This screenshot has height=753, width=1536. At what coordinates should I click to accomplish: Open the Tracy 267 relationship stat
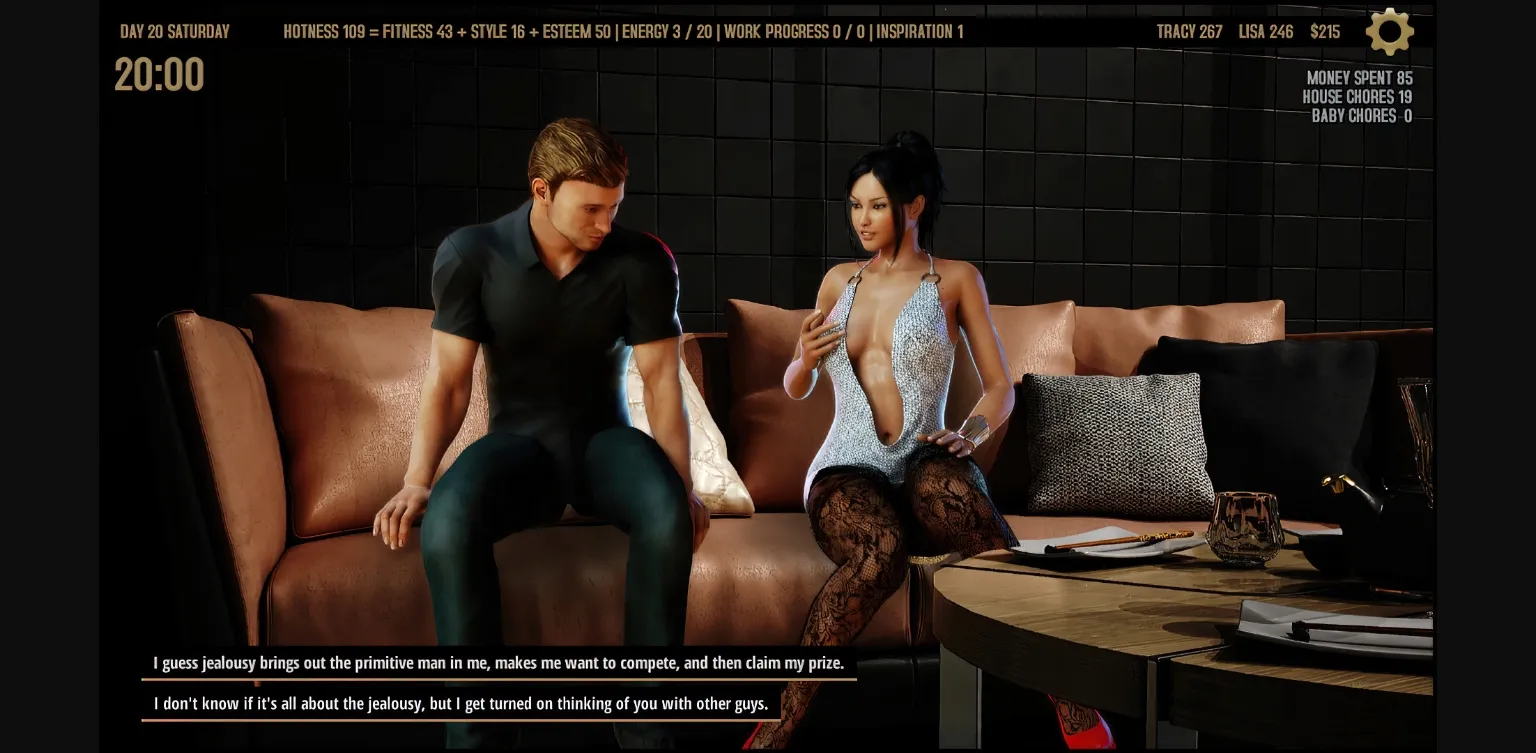click(x=1189, y=31)
